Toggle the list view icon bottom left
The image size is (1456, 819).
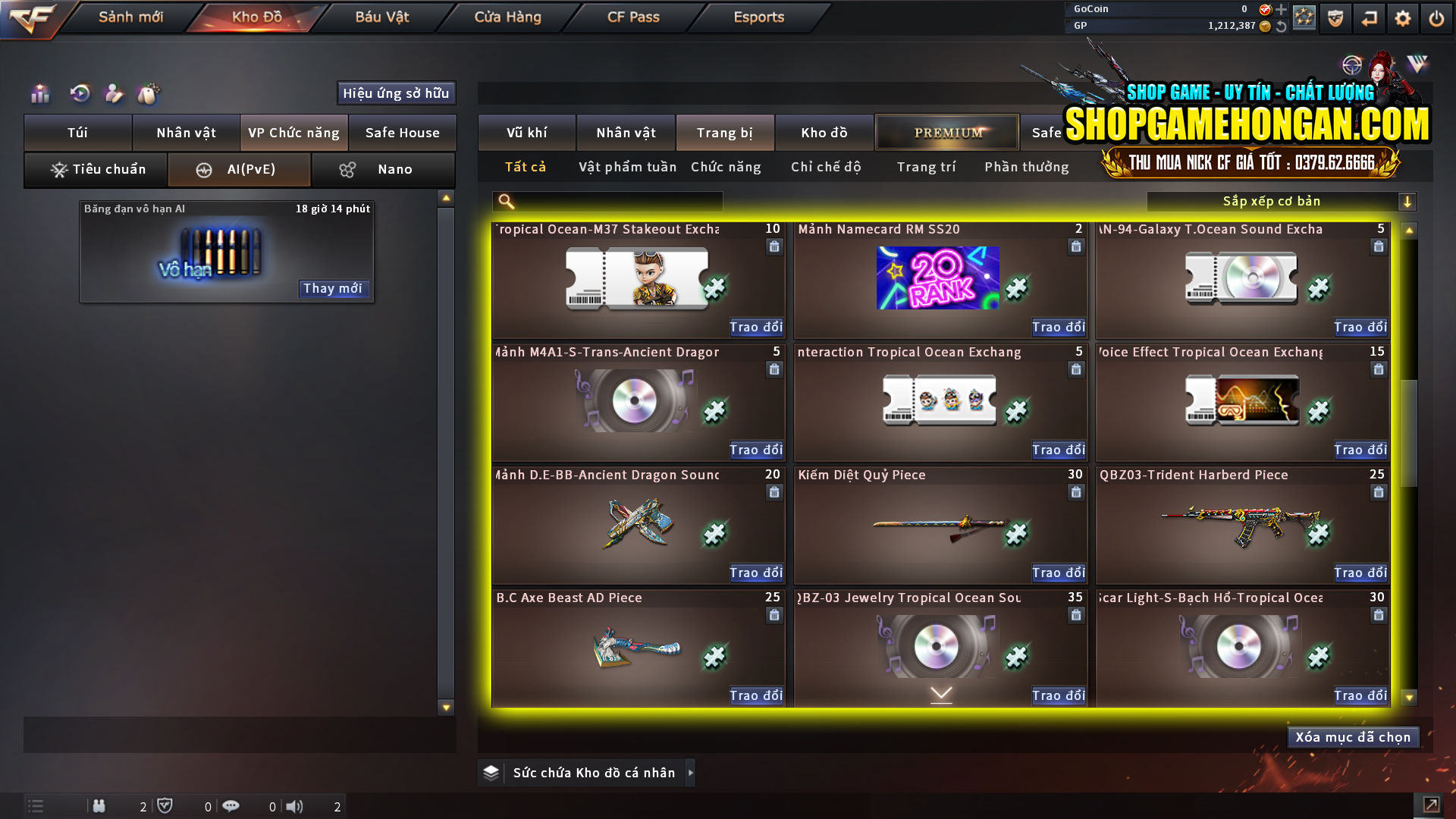click(x=35, y=806)
